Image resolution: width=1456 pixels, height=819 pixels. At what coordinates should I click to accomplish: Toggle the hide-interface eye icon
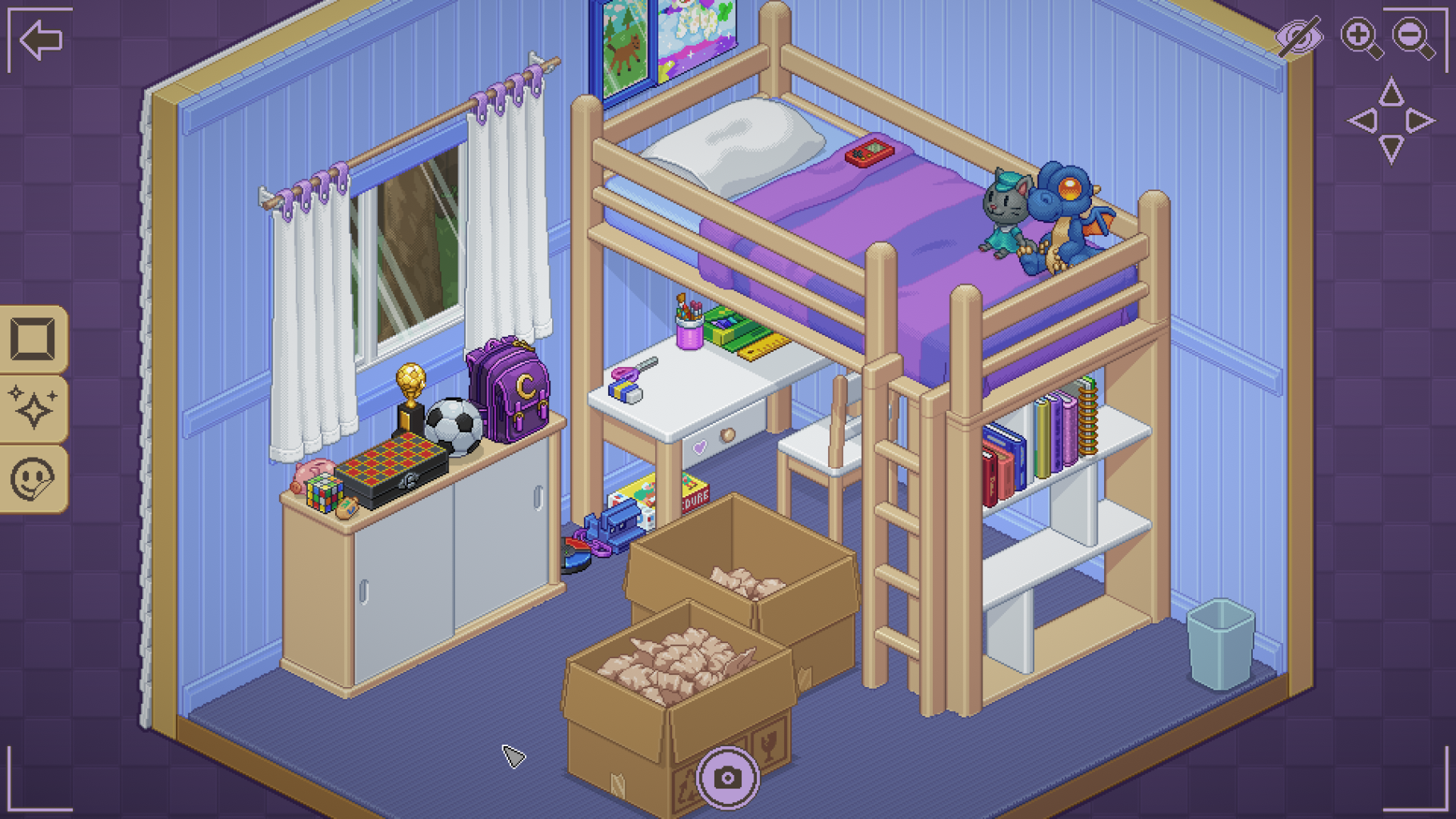pyautogui.click(x=1299, y=37)
